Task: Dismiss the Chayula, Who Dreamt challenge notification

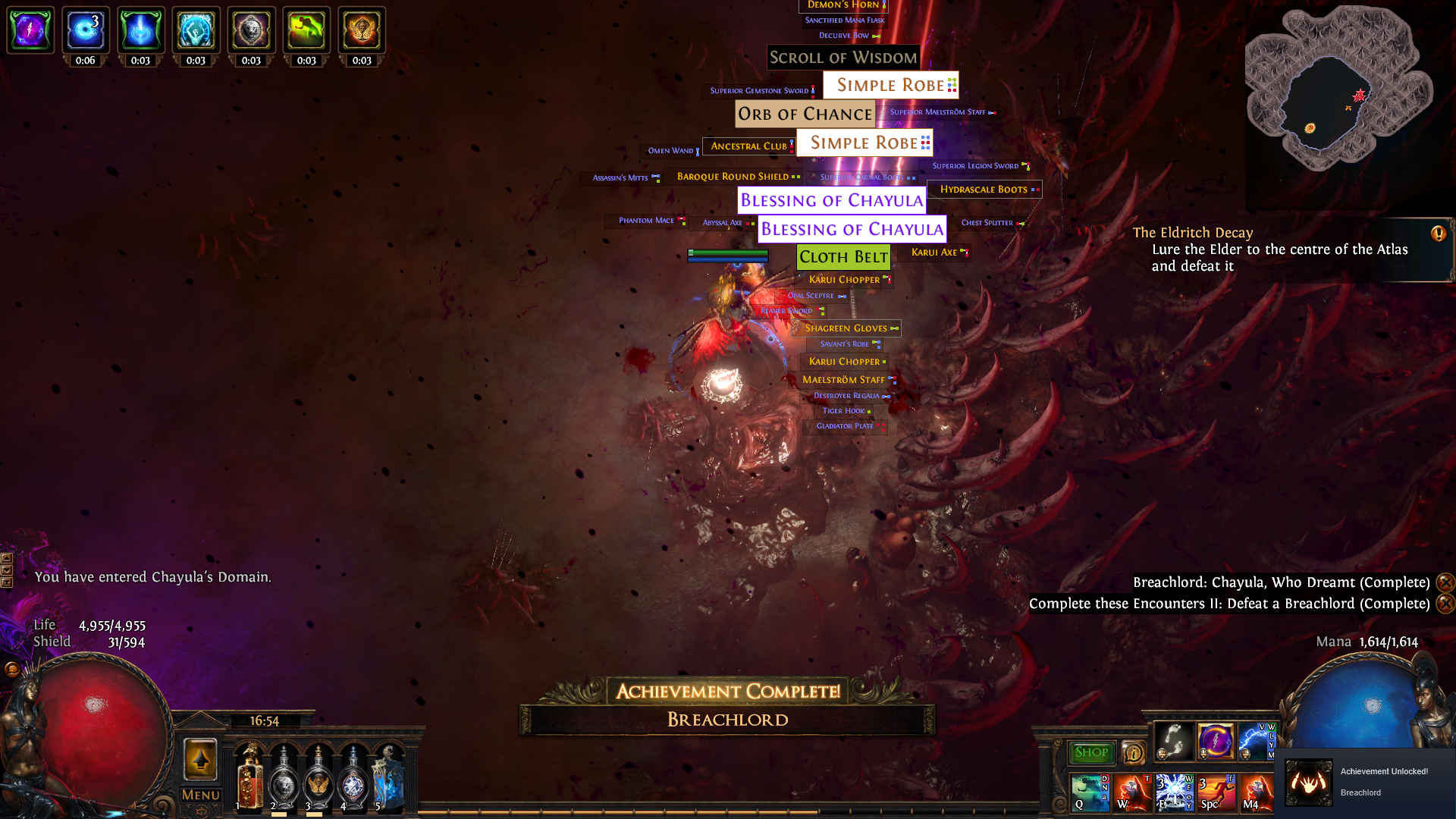Action: click(x=1445, y=582)
